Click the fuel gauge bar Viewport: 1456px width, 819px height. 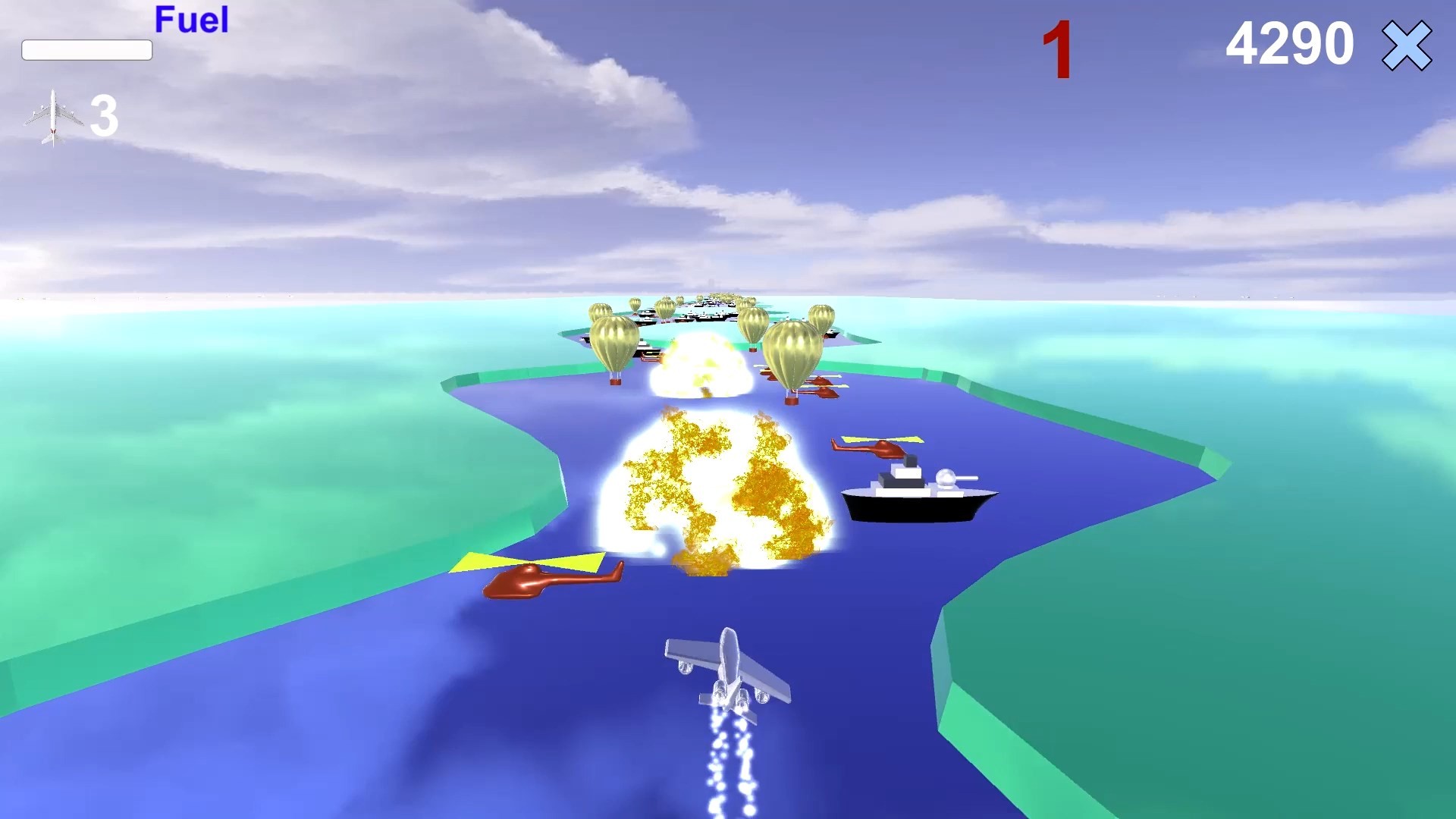click(87, 50)
